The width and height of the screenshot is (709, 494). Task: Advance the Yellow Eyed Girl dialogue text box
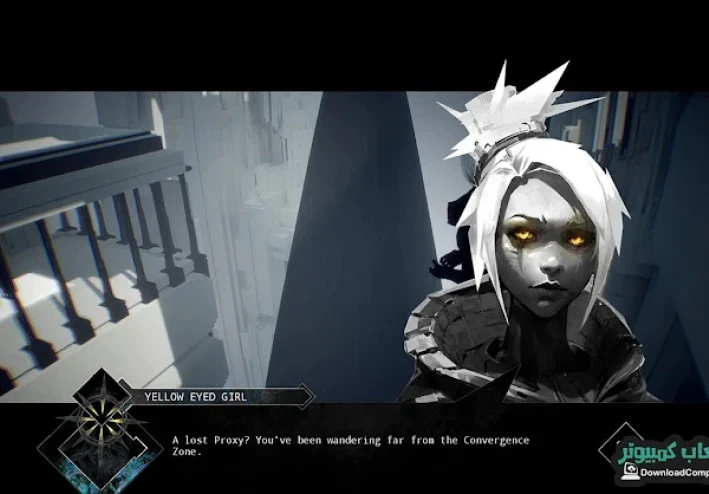[350, 445]
